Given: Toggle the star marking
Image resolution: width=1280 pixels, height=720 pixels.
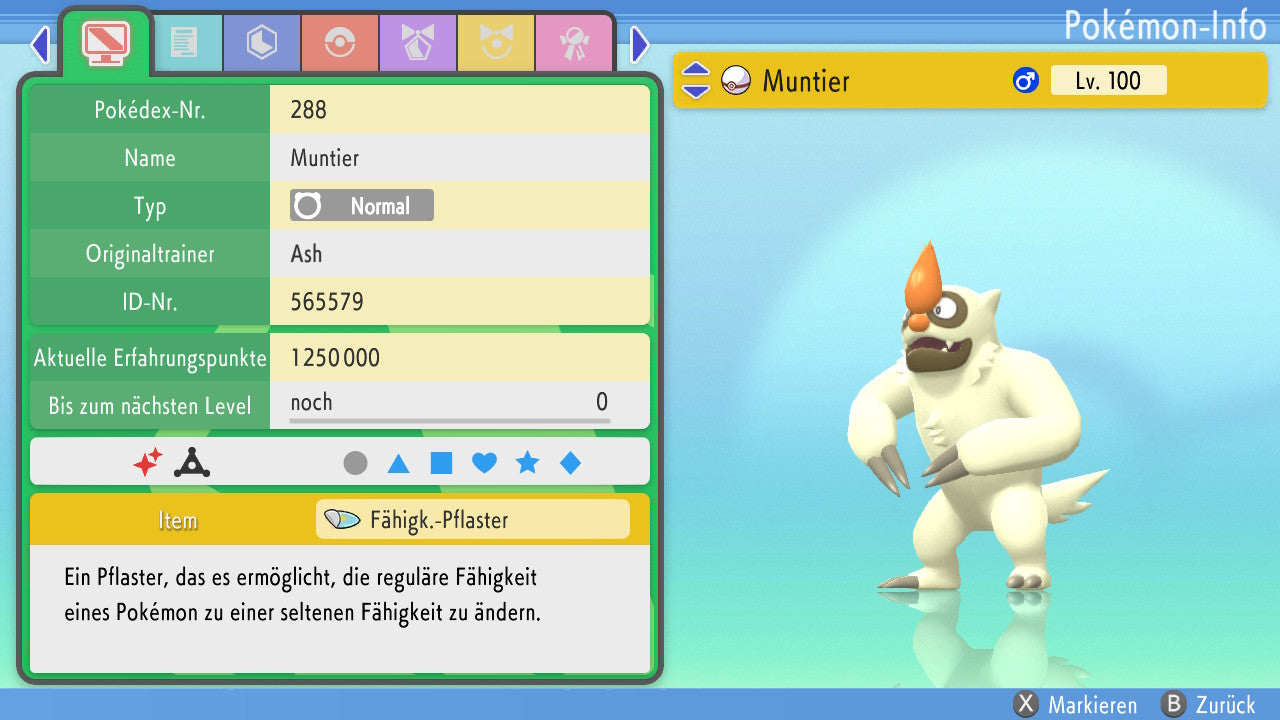Looking at the screenshot, I should pyautogui.click(x=527, y=463).
